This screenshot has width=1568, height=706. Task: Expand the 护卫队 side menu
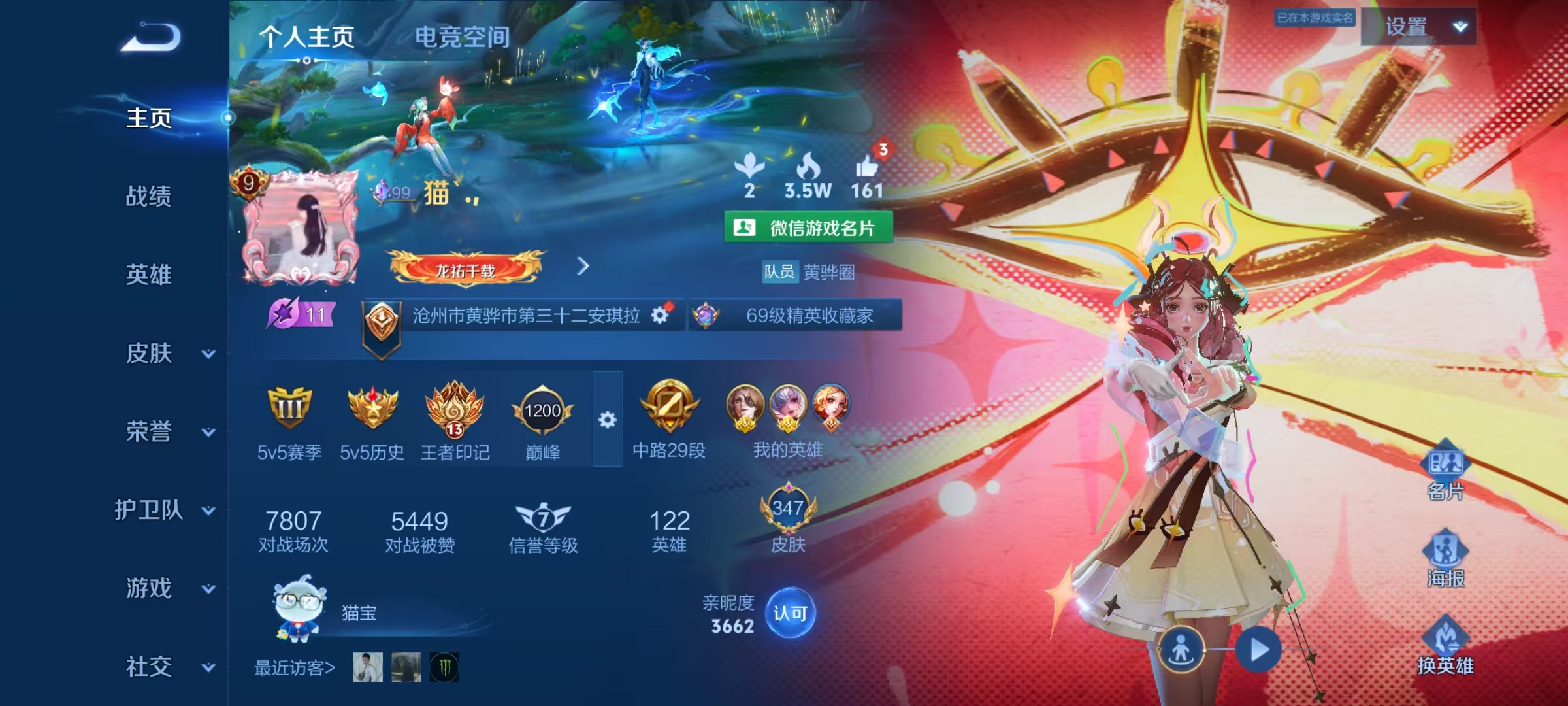(x=208, y=511)
